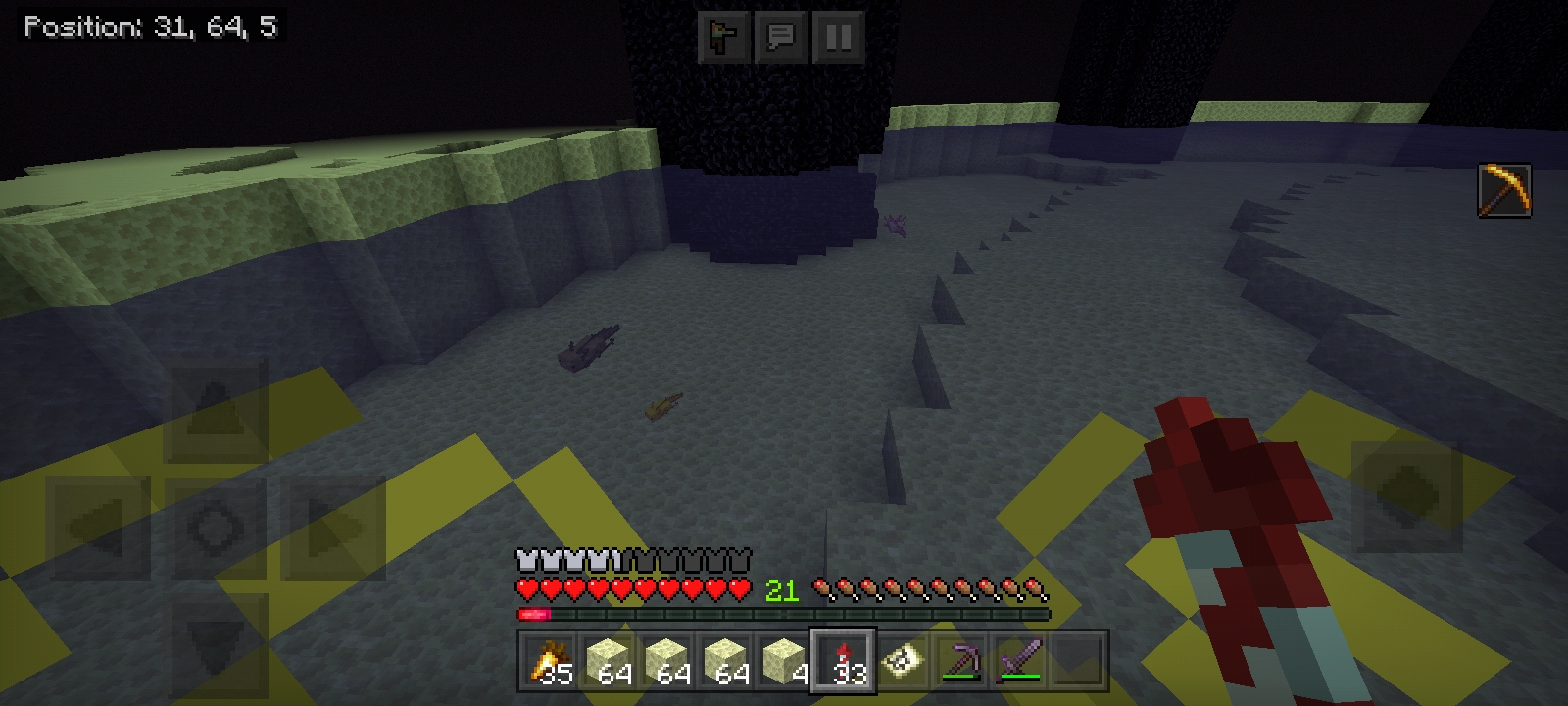
Task: Select the map item in the hotbar
Action: click(902, 662)
